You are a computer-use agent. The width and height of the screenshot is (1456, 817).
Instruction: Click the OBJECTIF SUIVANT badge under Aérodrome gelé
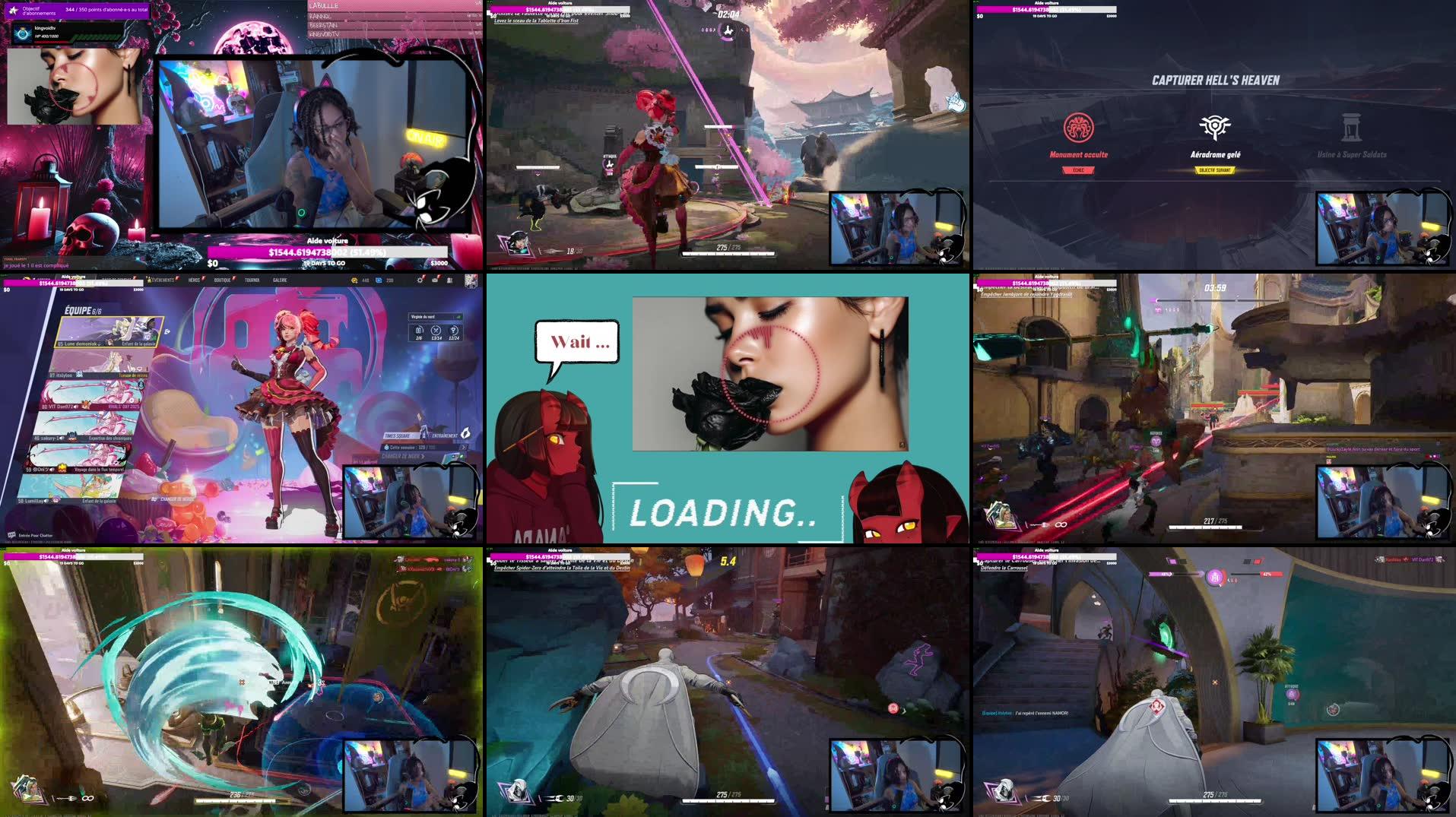[1215, 169]
